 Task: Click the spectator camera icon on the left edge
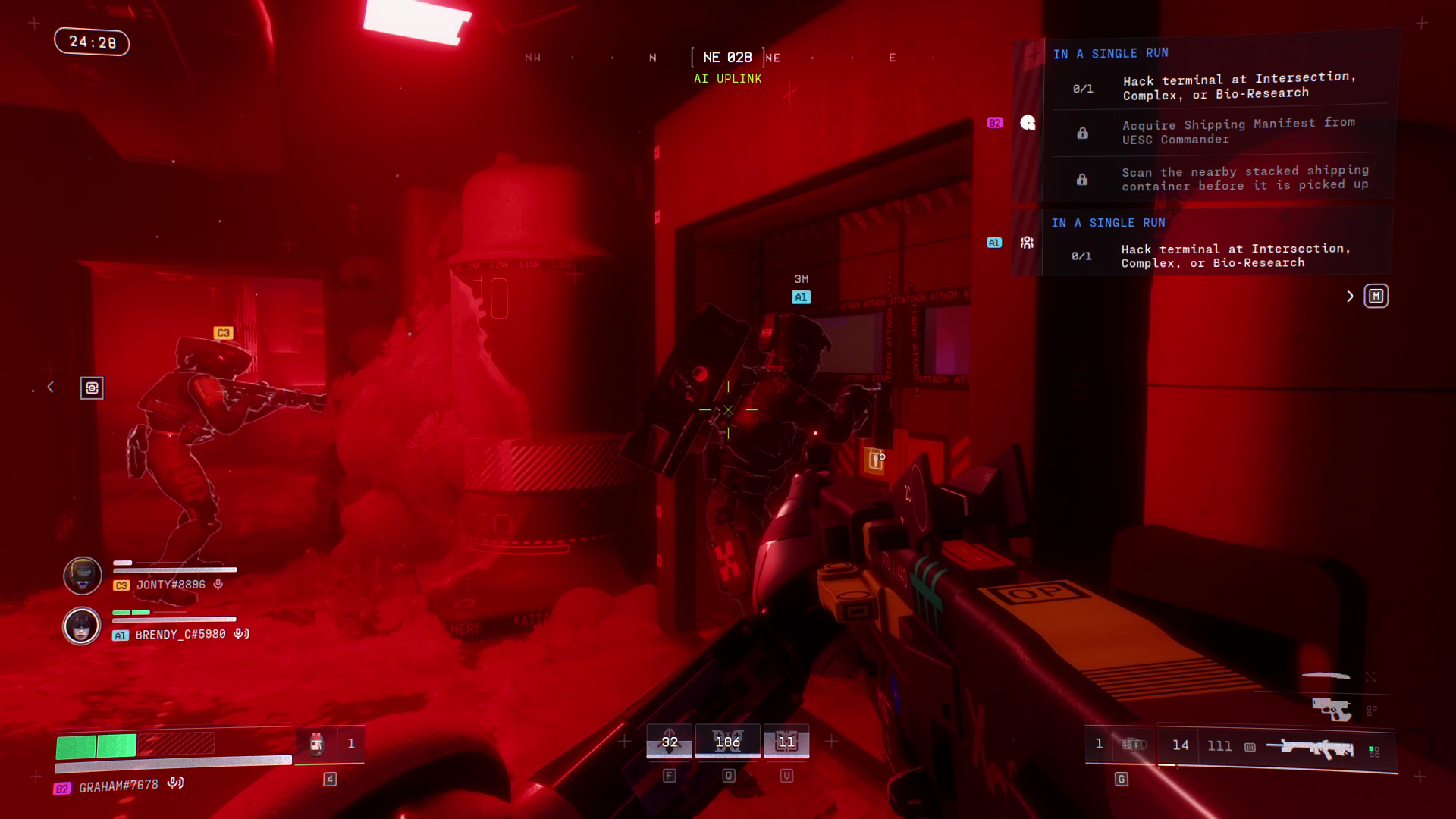point(91,387)
